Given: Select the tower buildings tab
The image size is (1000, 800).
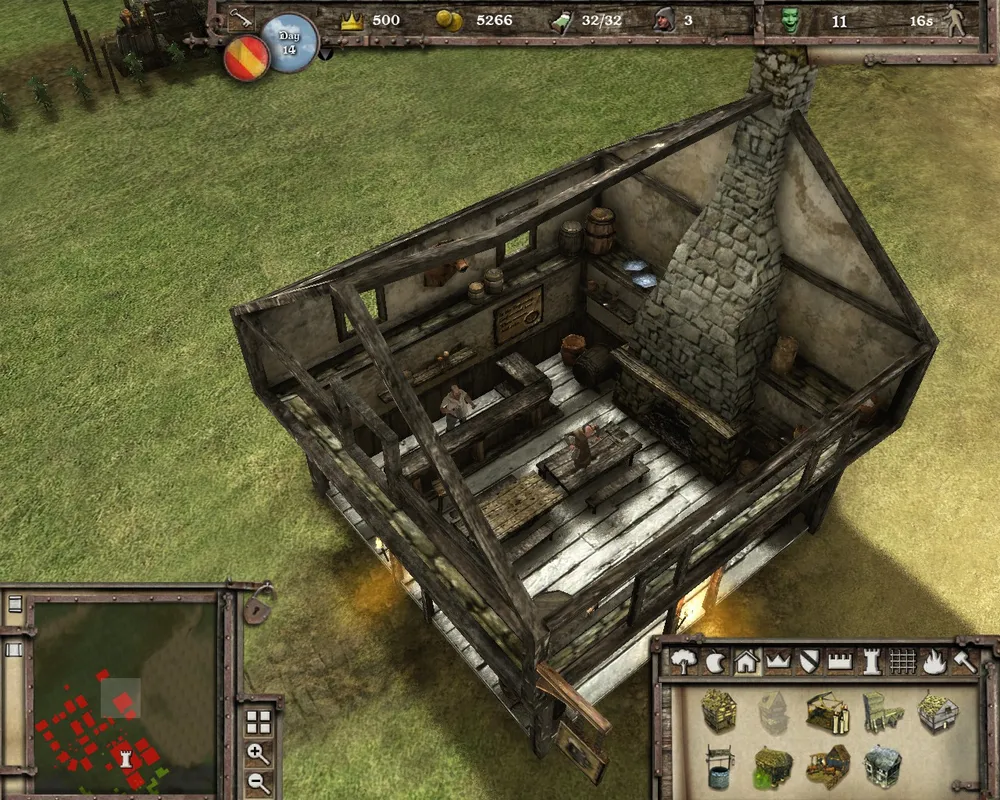Looking at the screenshot, I should coord(872,660).
